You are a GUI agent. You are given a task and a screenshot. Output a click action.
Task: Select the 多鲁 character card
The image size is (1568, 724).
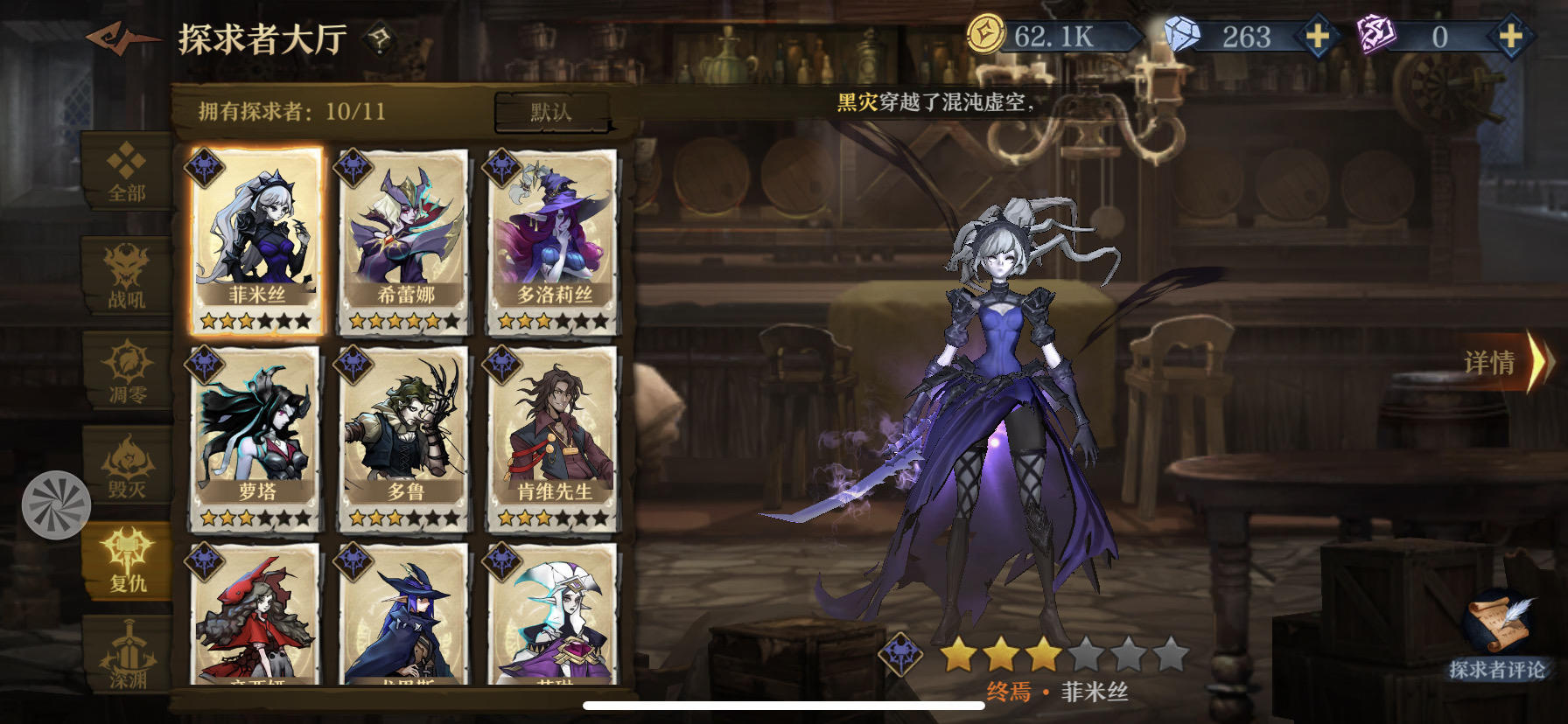point(402,437)
